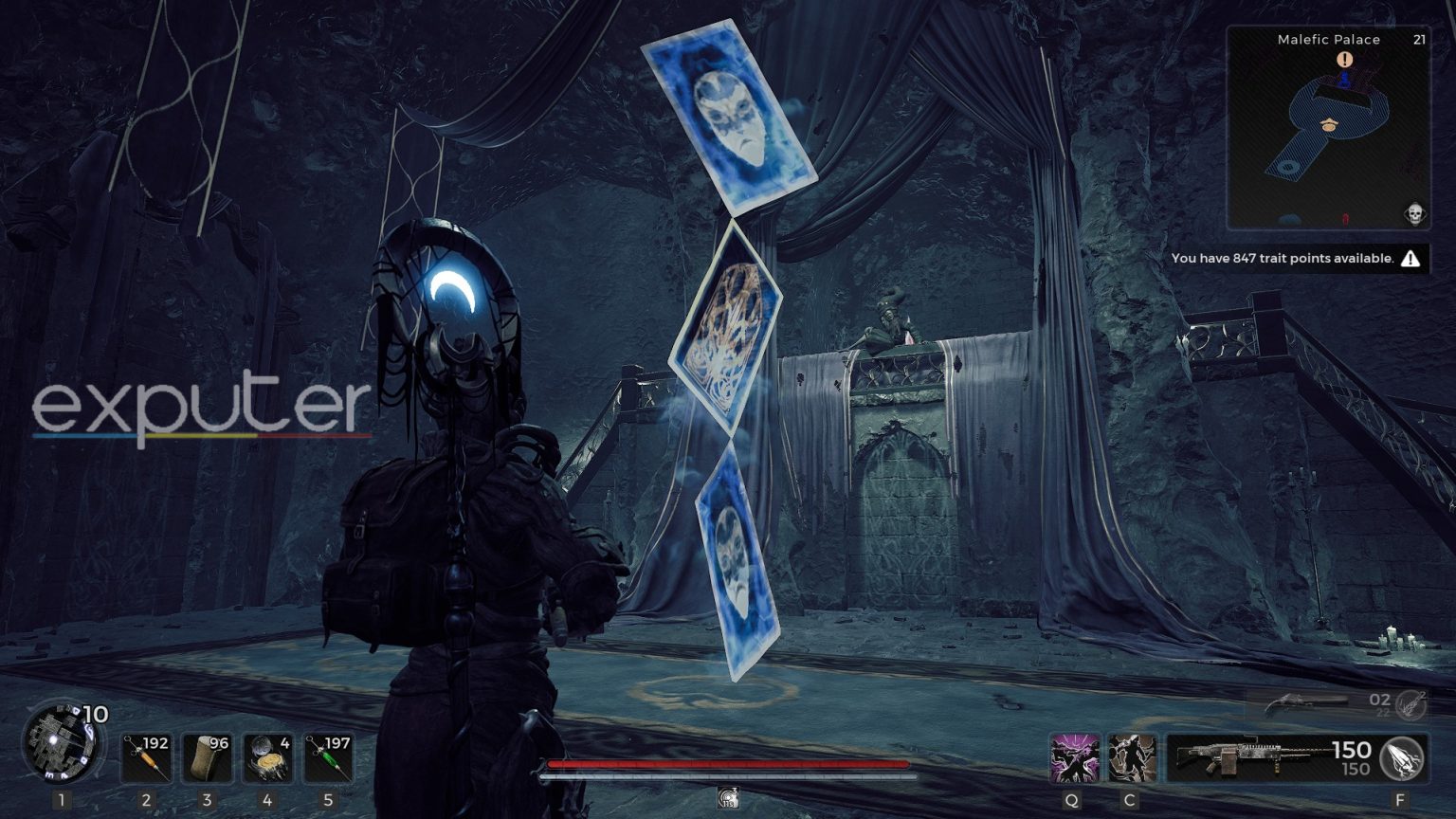Screen dimensions: 1456x819
Task: Click the zone level 21 label
Action: coord(1418,39)
